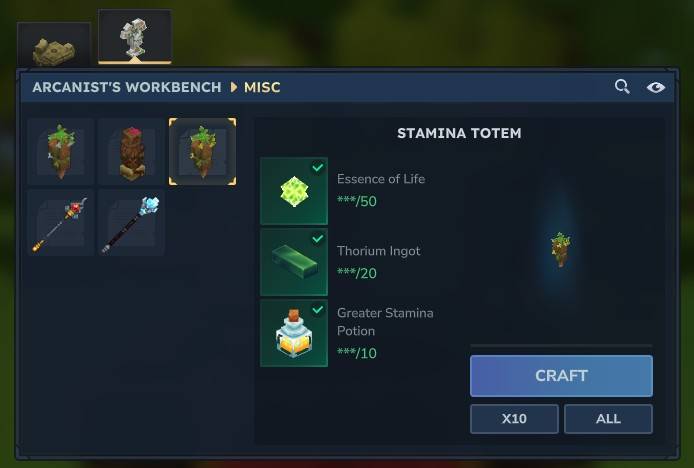Image resolution: width=694 pixels, height=468 pixels.
Task: Click the Greater Stamina Potion ingredient
Action: point(294,333)
